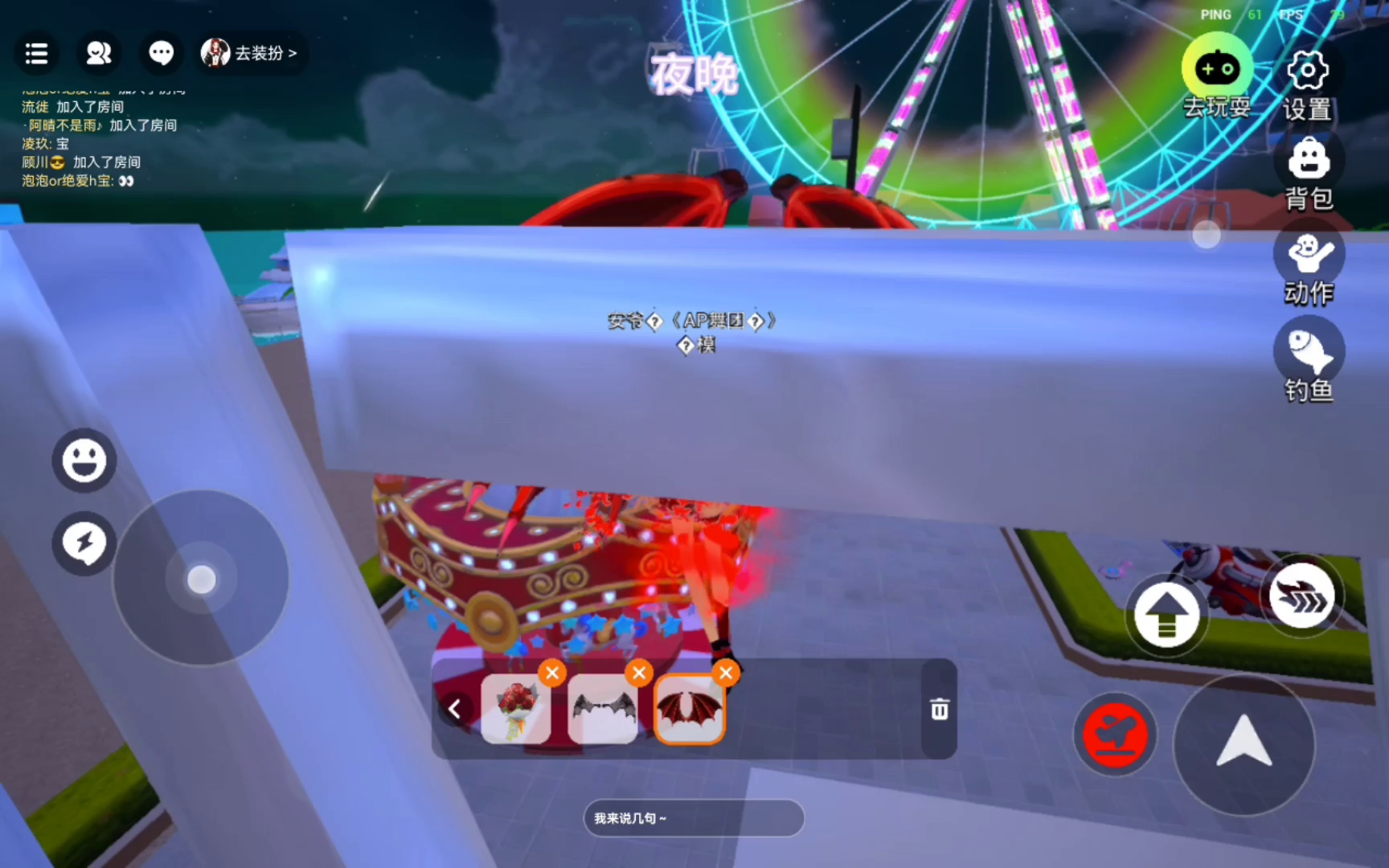Click the 我来说几句 chat input box
The image size is (1389, 868).
coord(693,818)
